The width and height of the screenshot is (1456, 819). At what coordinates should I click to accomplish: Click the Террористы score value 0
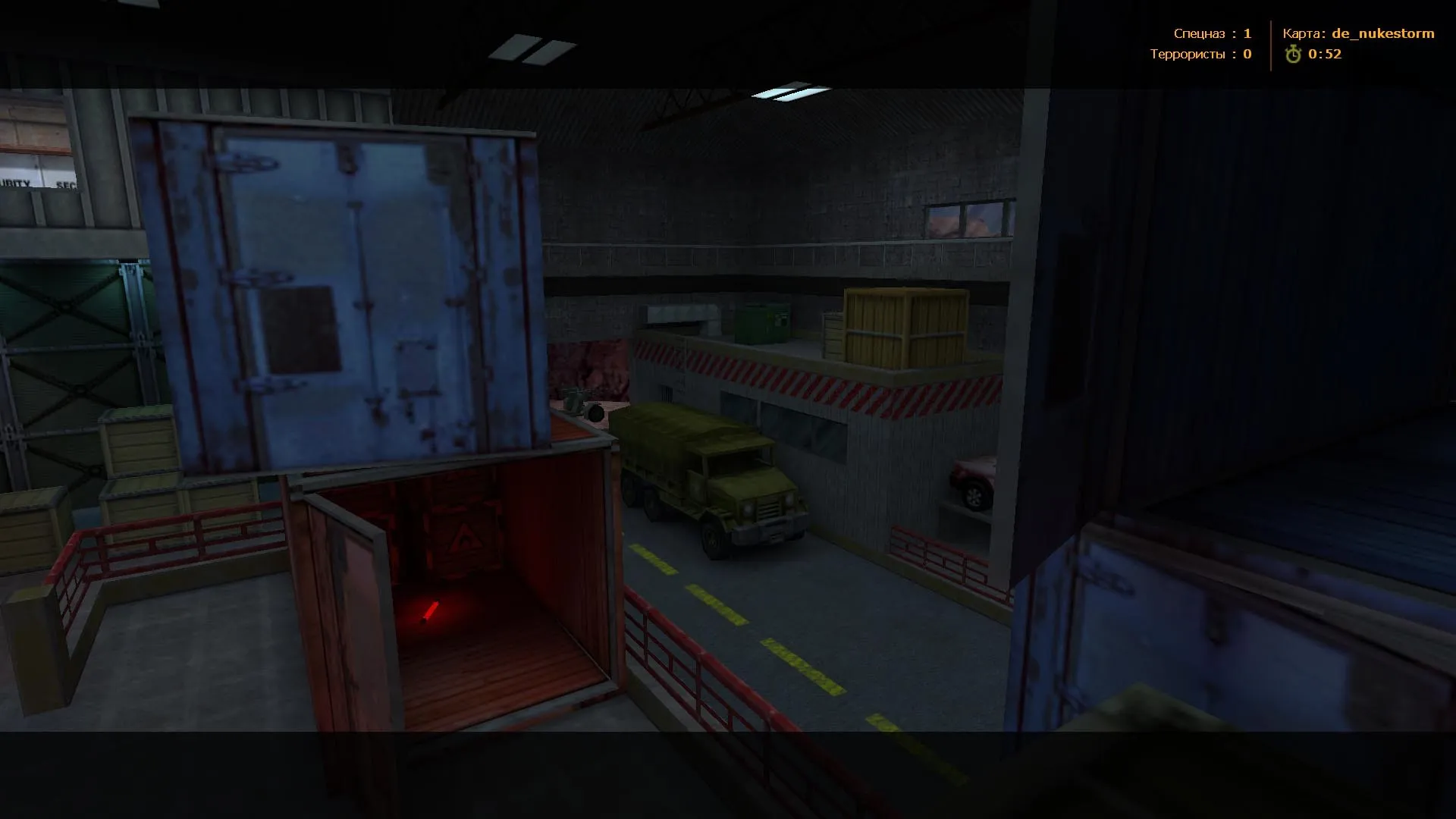1247,54
